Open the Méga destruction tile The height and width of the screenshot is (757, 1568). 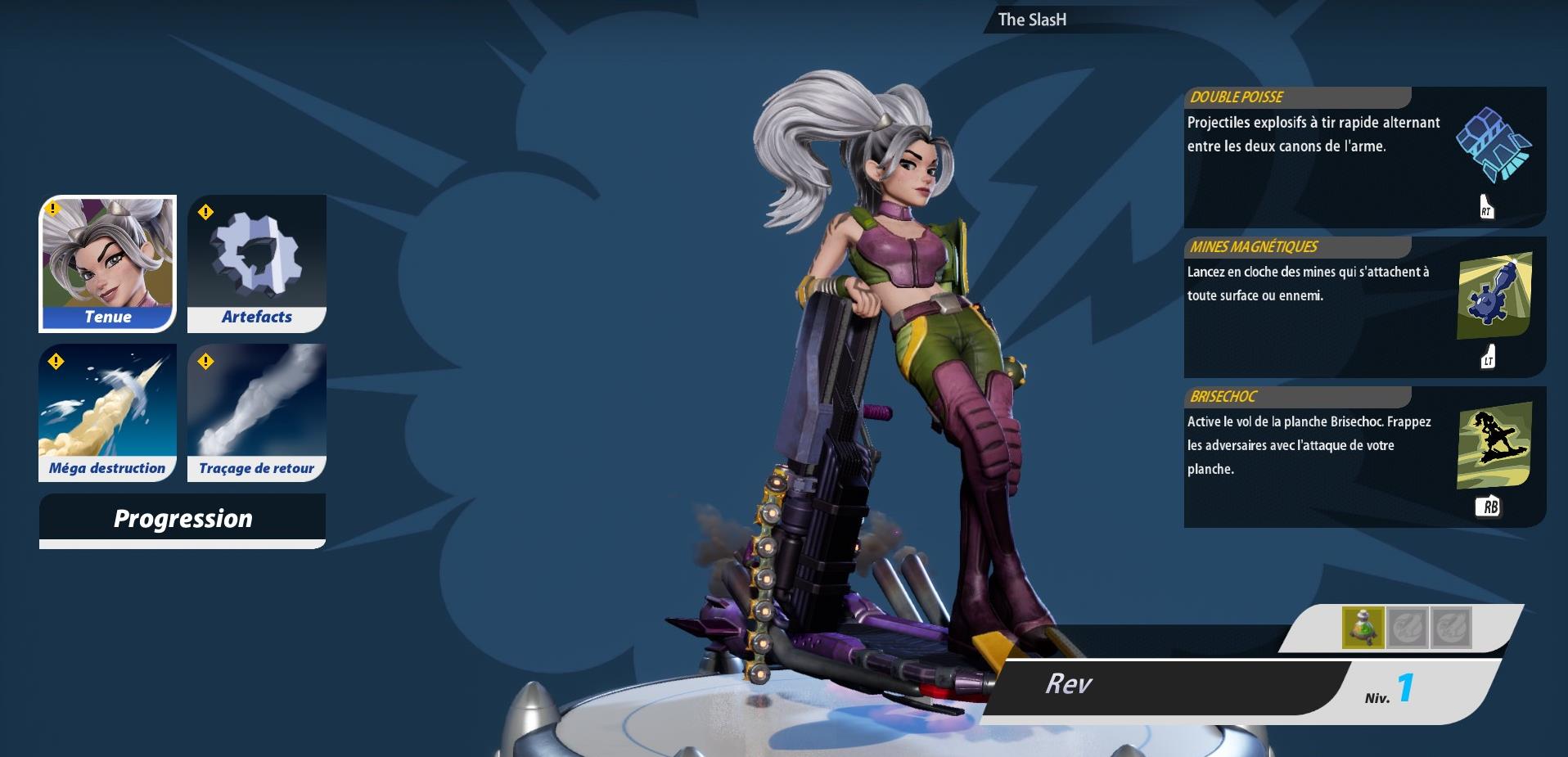point(108,412)
